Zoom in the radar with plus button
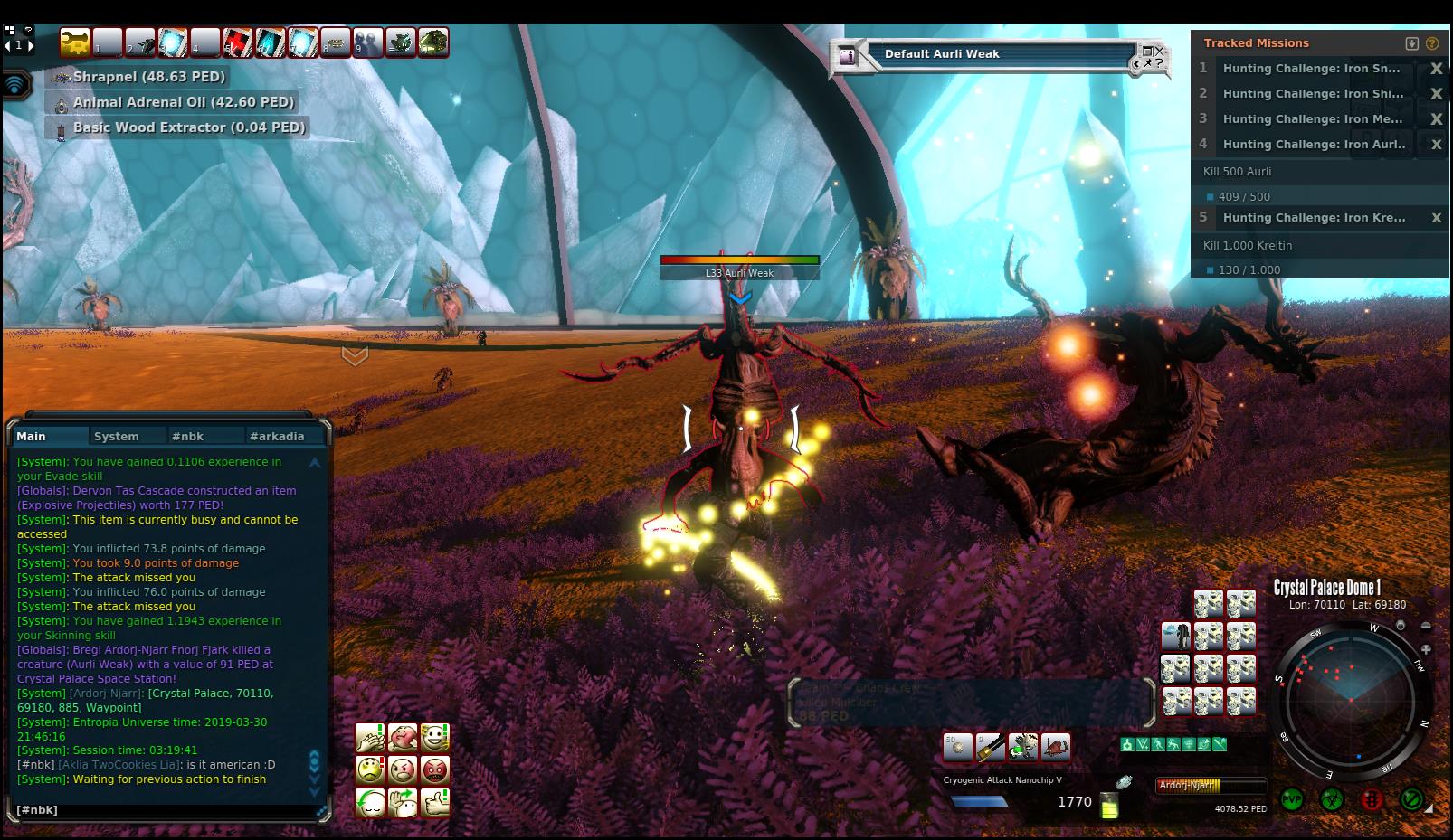Screen dimensions: 1453x840 click(1426, 648)
